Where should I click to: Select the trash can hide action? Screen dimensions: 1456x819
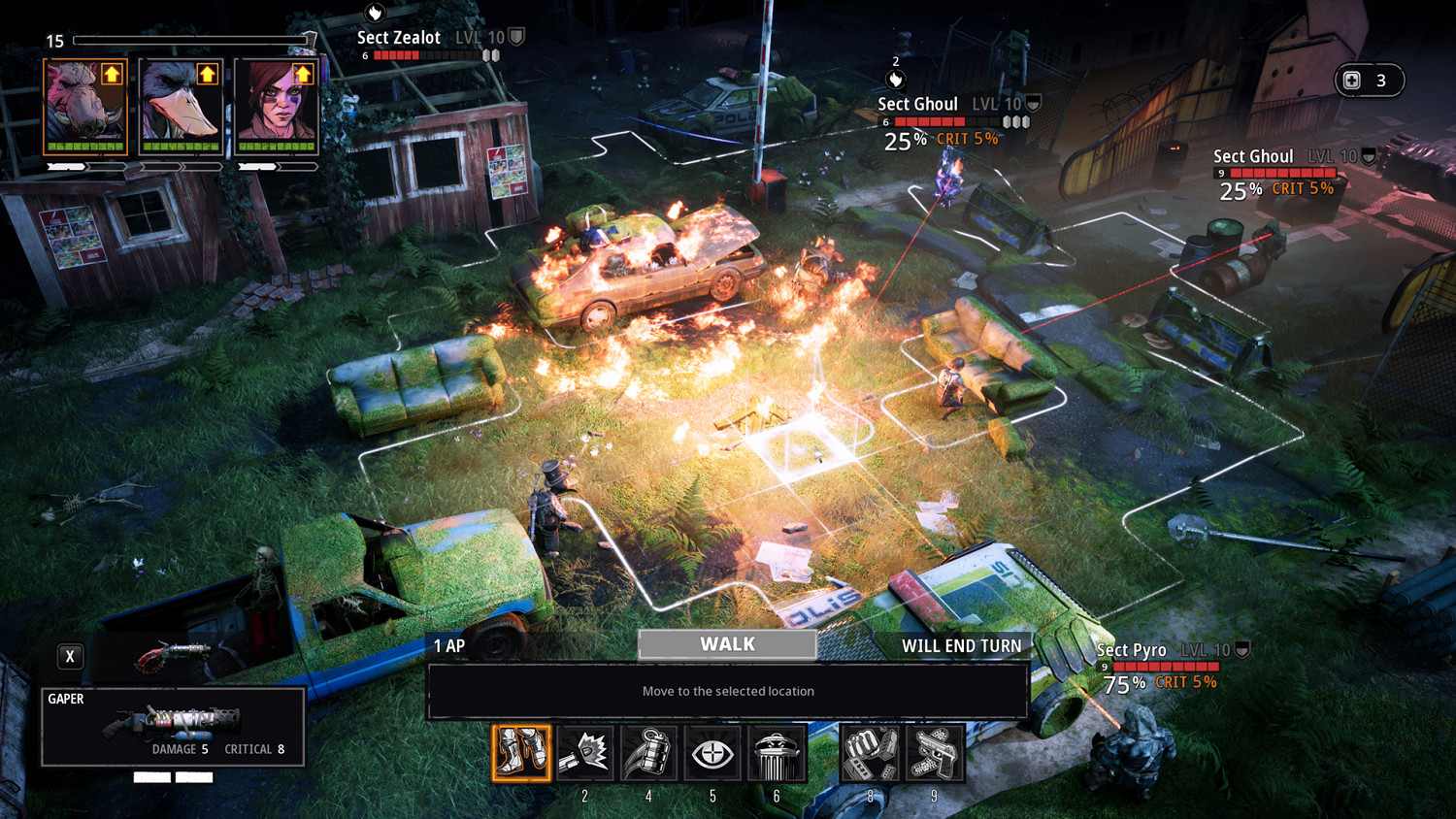(x=776, y=753)
